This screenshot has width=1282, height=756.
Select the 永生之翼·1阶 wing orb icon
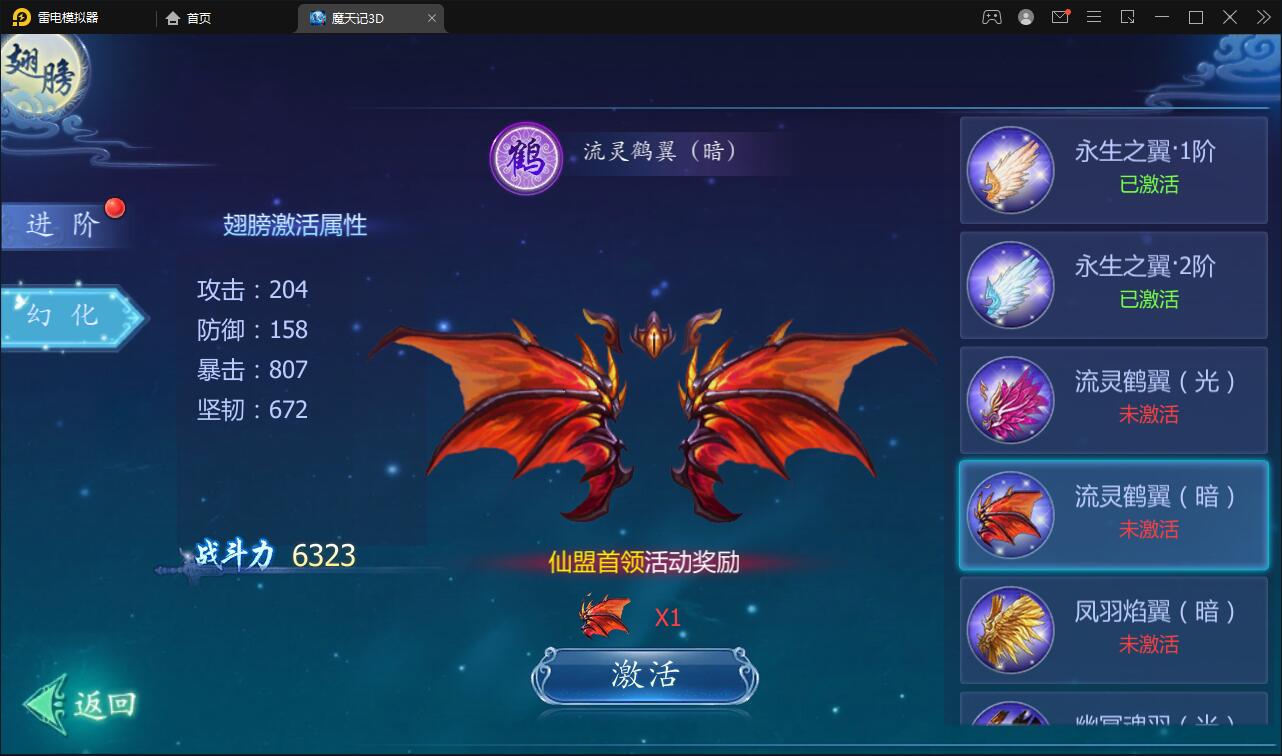pyautogui.click(x=1010, y=170)
